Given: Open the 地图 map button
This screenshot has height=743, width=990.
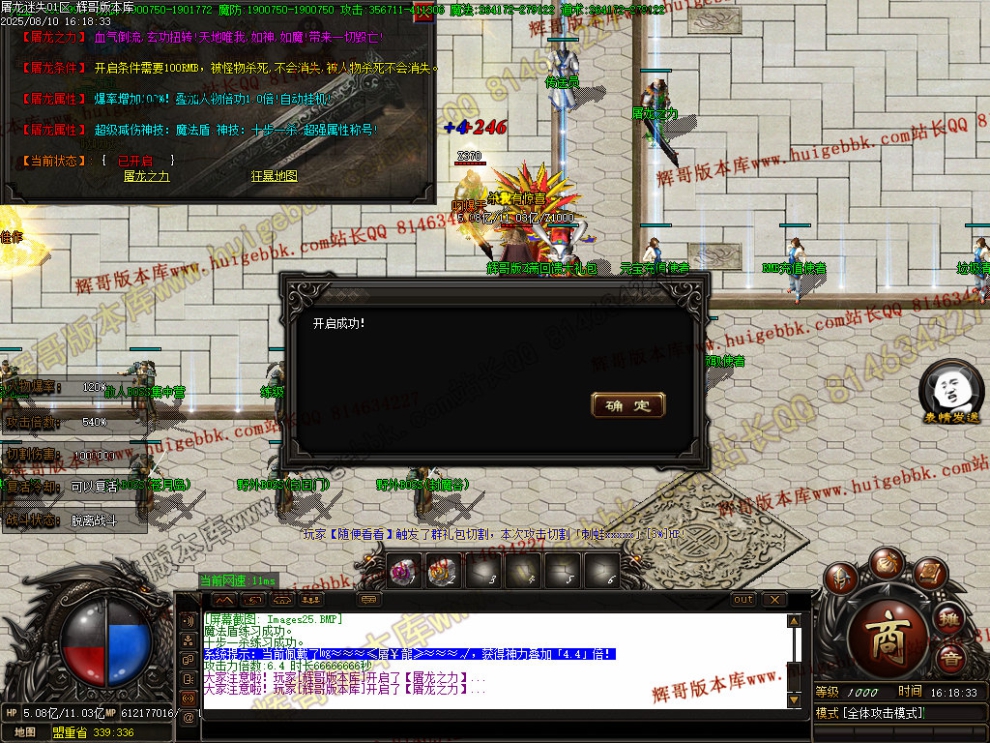Looking at the screenshot, I should click(x=25, y=732).
